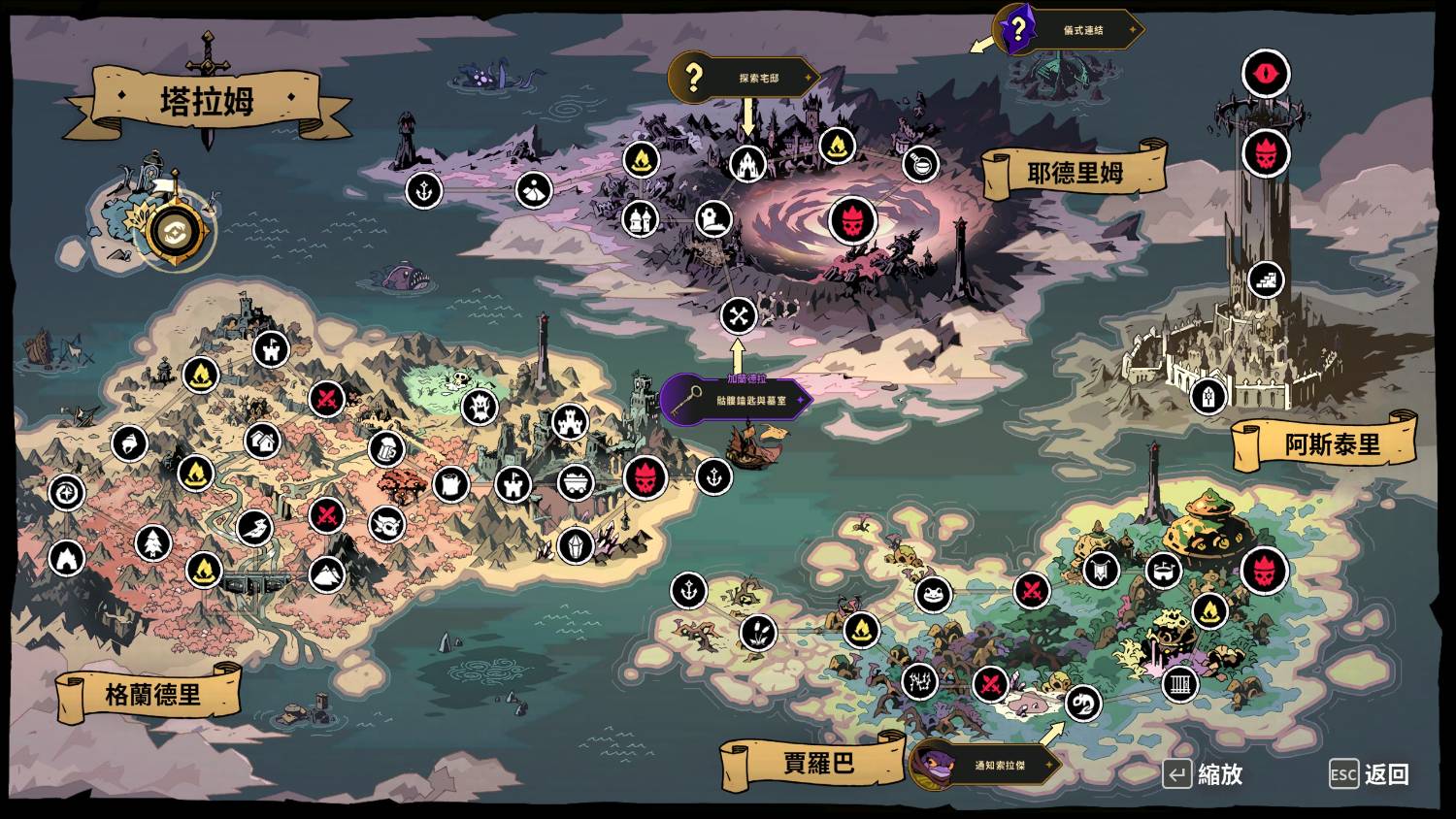Choose the potion flask map marker
This screenshot has width=1456, height=819.
pyautogui.click(x=920, y=163)
